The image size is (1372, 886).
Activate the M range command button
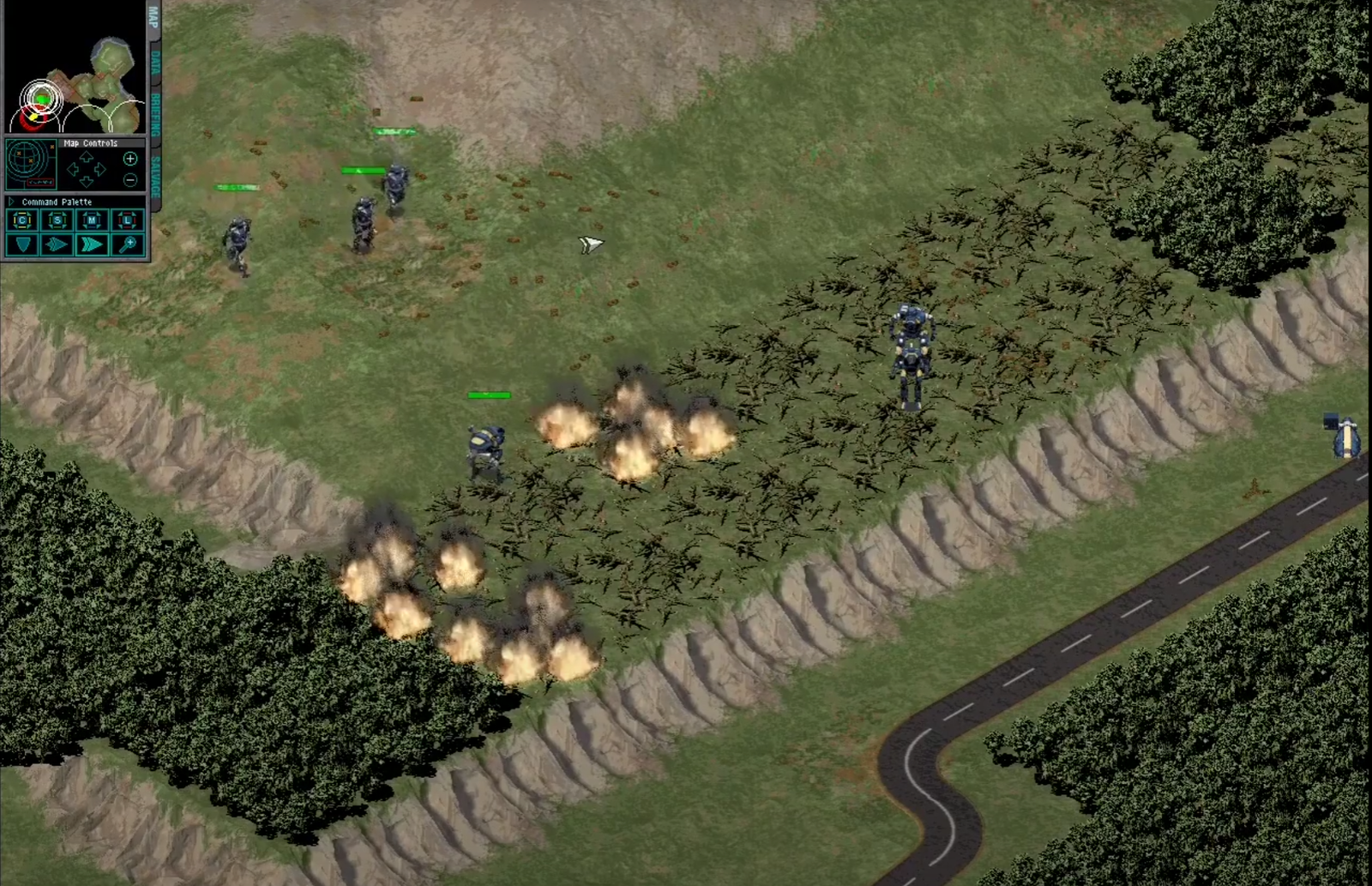[92, 221]
